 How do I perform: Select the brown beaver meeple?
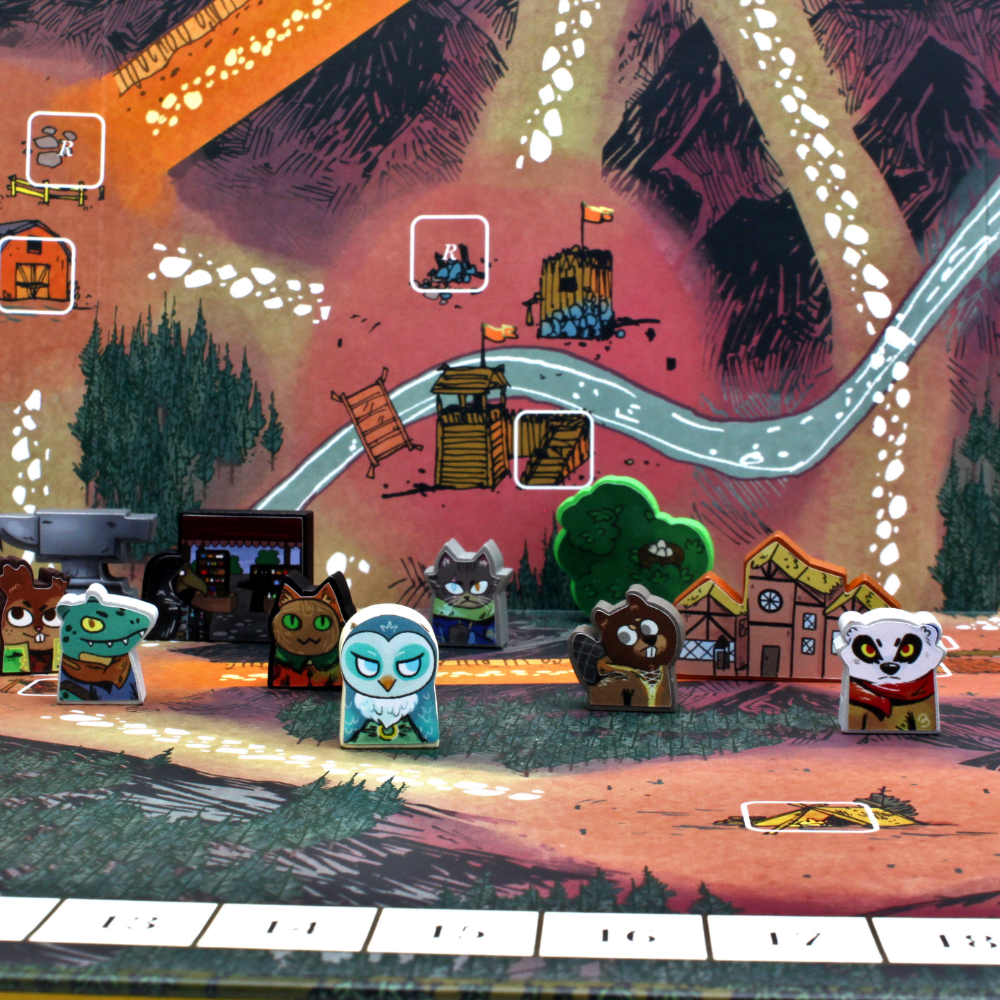630,652
